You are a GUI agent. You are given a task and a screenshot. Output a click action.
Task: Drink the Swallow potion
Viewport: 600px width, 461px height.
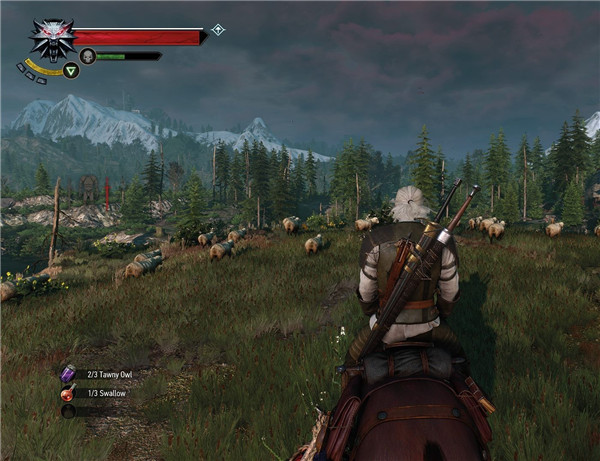(x=68, y=393)
